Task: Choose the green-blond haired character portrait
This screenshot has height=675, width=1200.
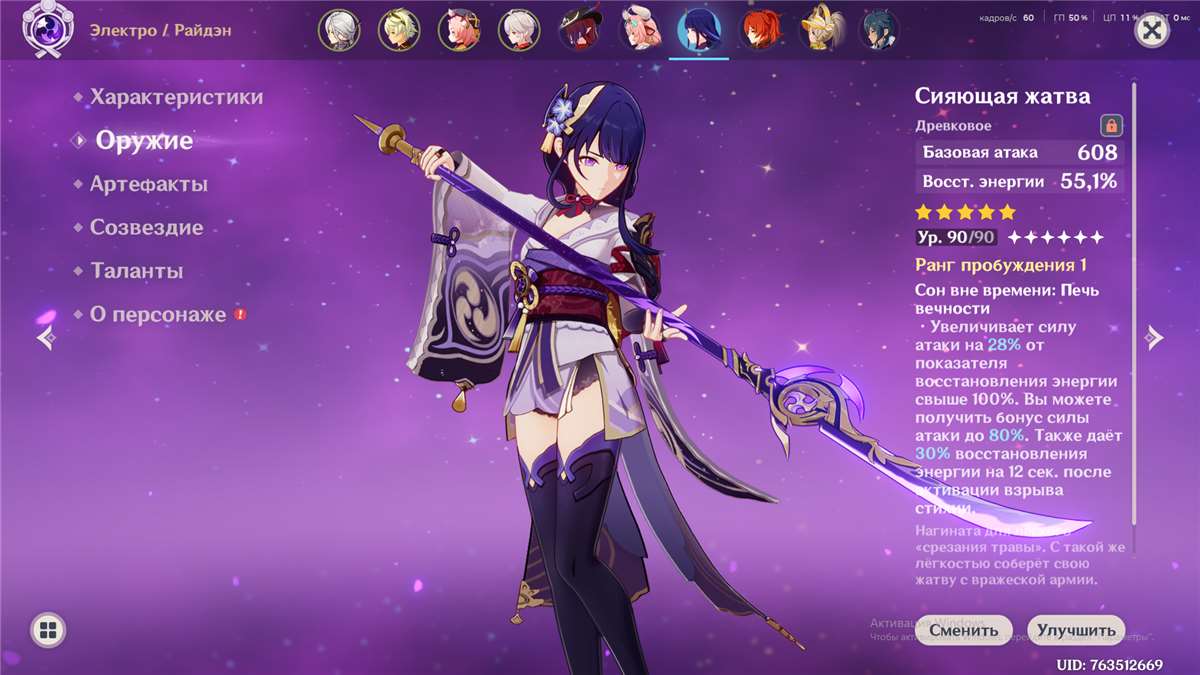Action: point(399,30)
